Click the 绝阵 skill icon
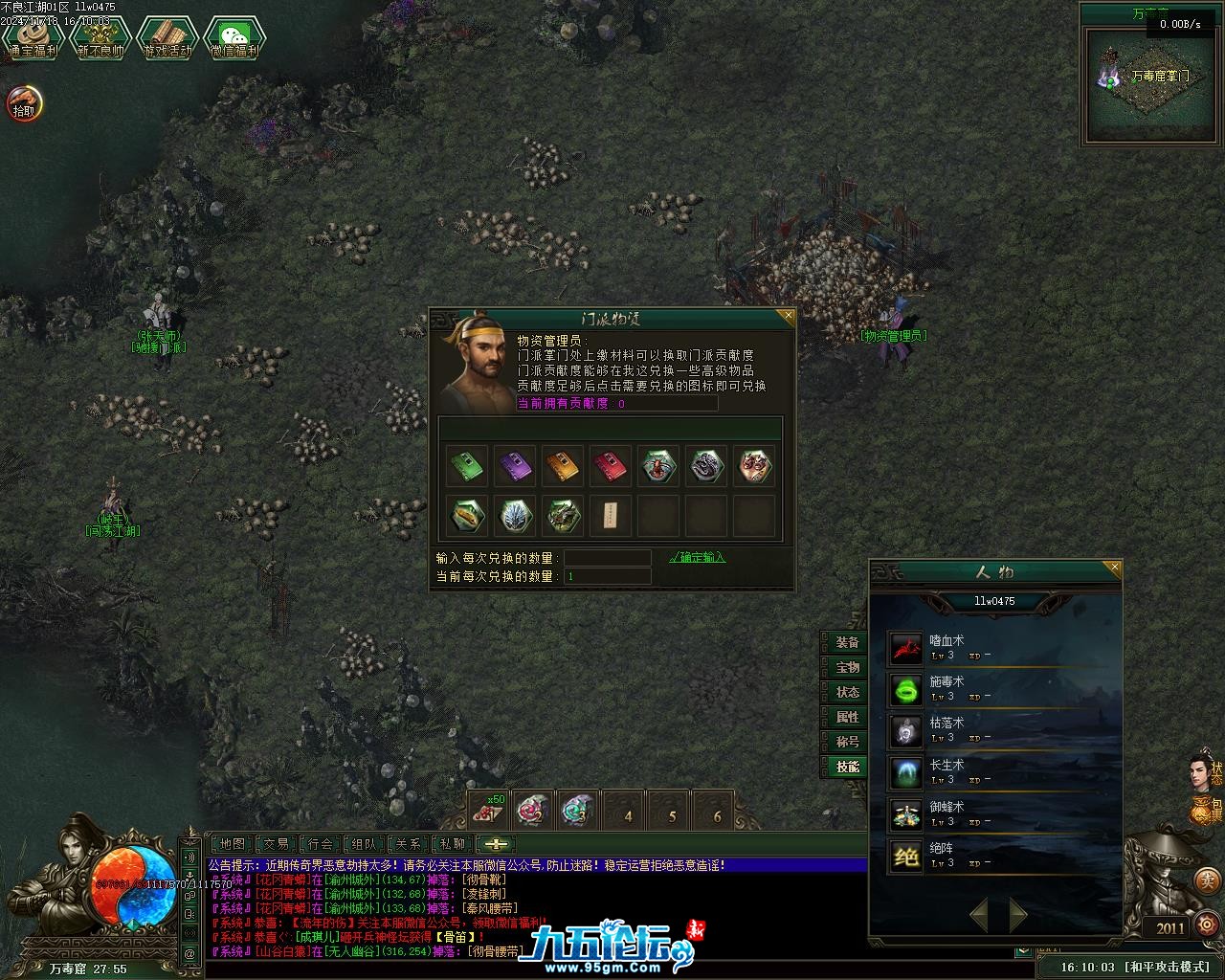This screenshot has height=980, width=1225. [x=905, y=856]
